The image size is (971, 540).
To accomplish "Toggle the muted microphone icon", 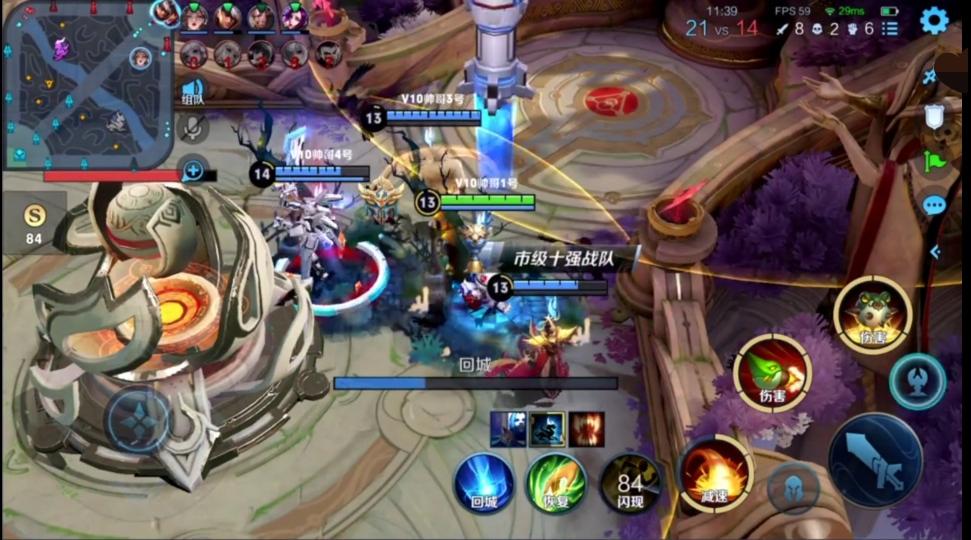I will 193,127.
